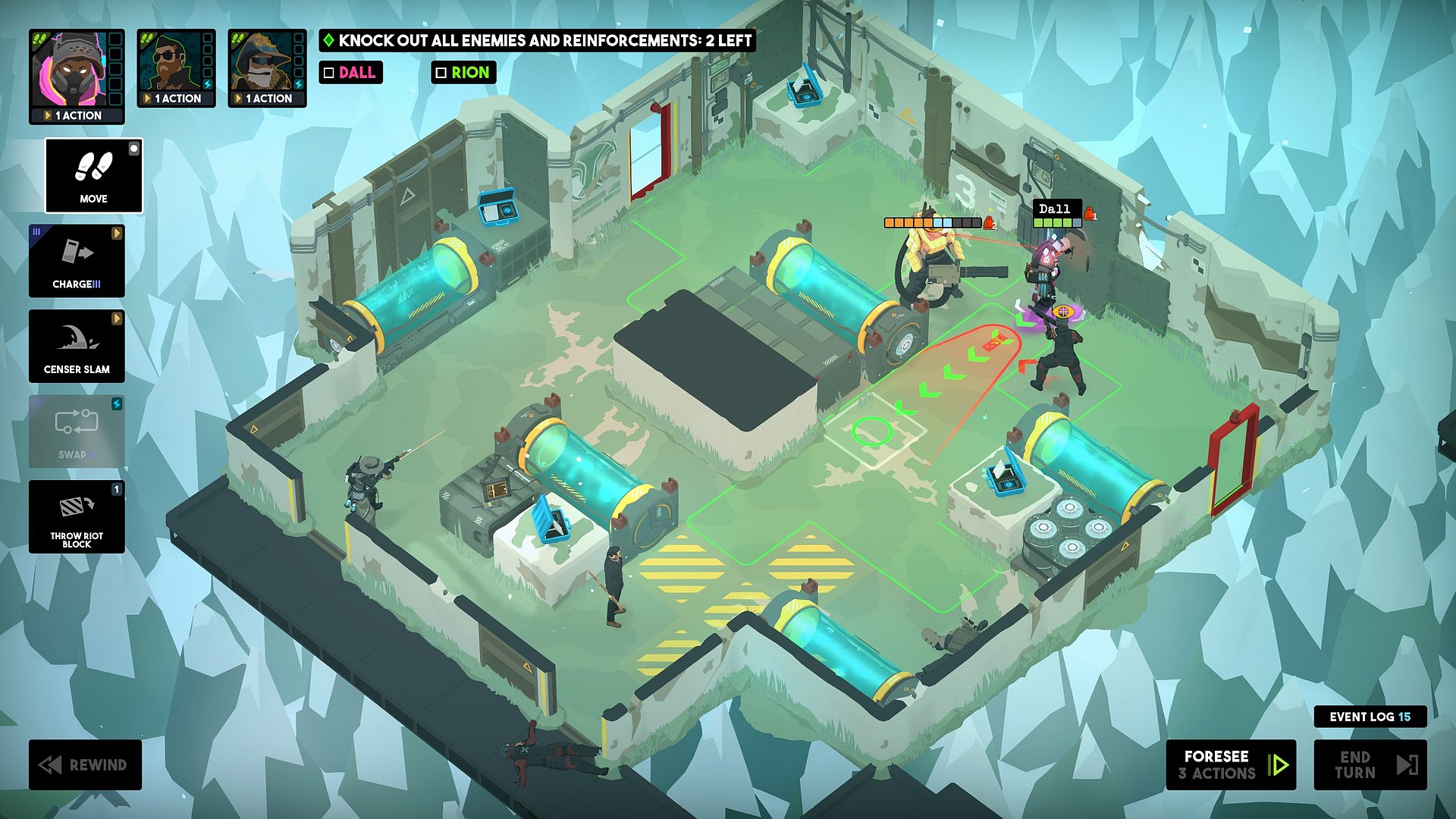The height and width of the screenshot is (819, 1456).
Task: Select the Dall enemy nameplate
Action: coord(1055,209)
